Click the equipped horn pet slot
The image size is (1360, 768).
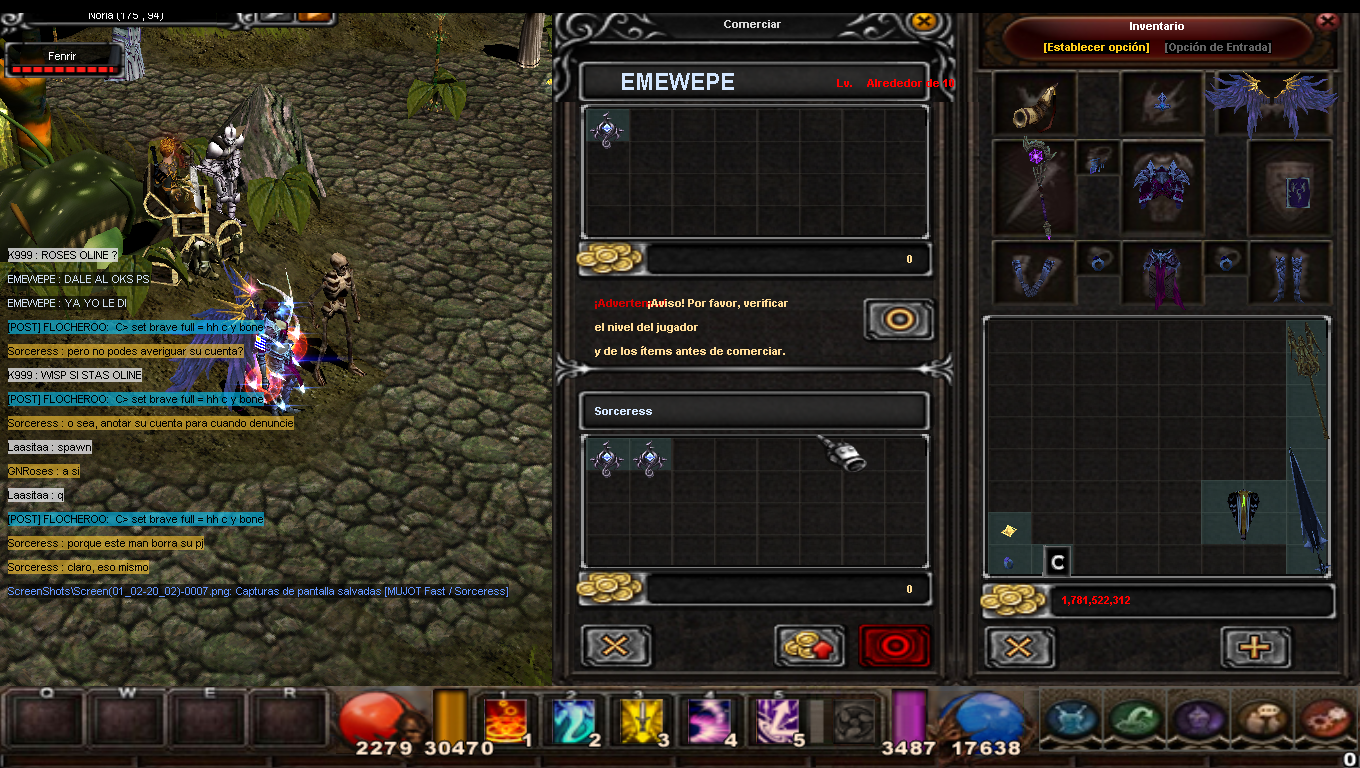point(1034,102)
